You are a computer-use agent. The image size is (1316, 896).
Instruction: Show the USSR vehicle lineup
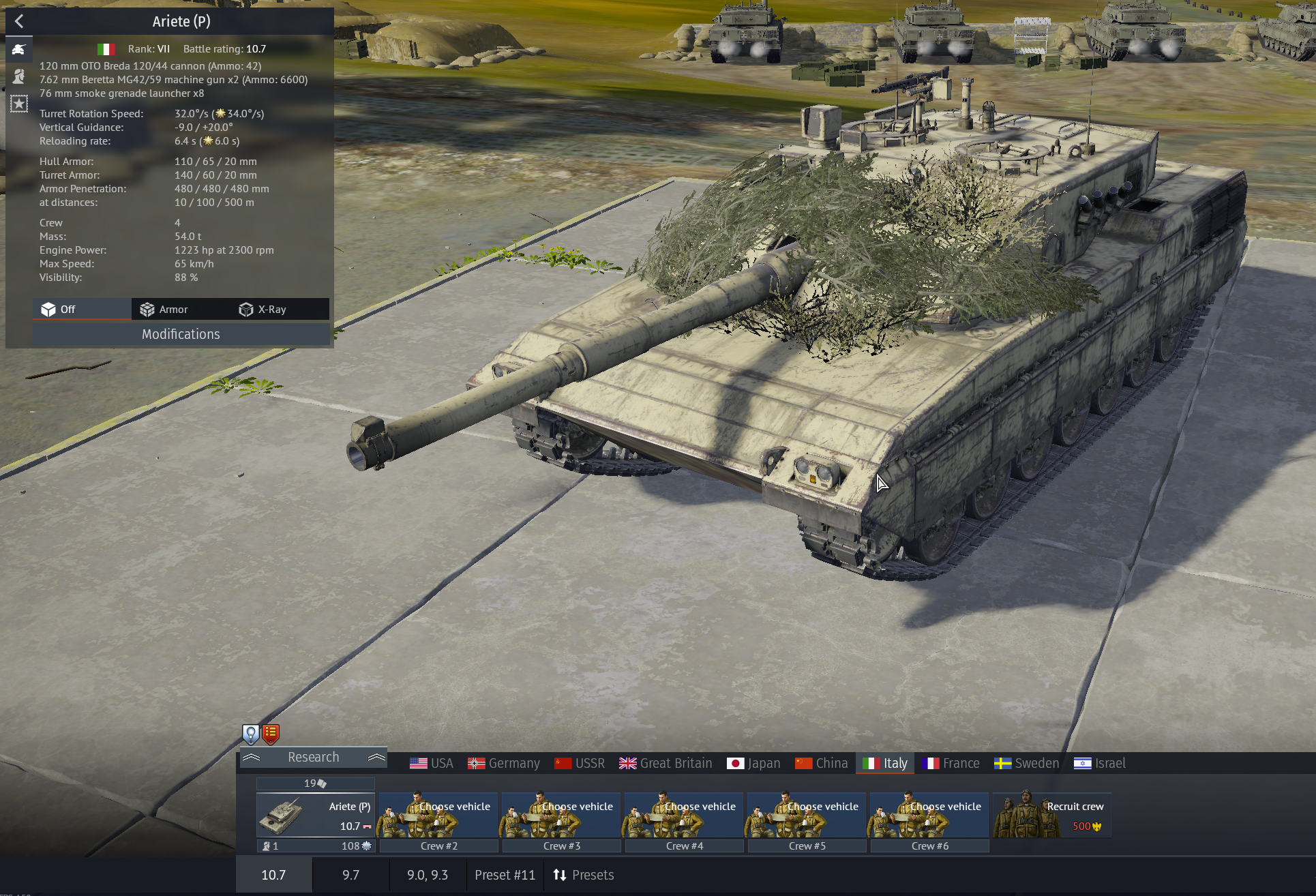point(580,763)
